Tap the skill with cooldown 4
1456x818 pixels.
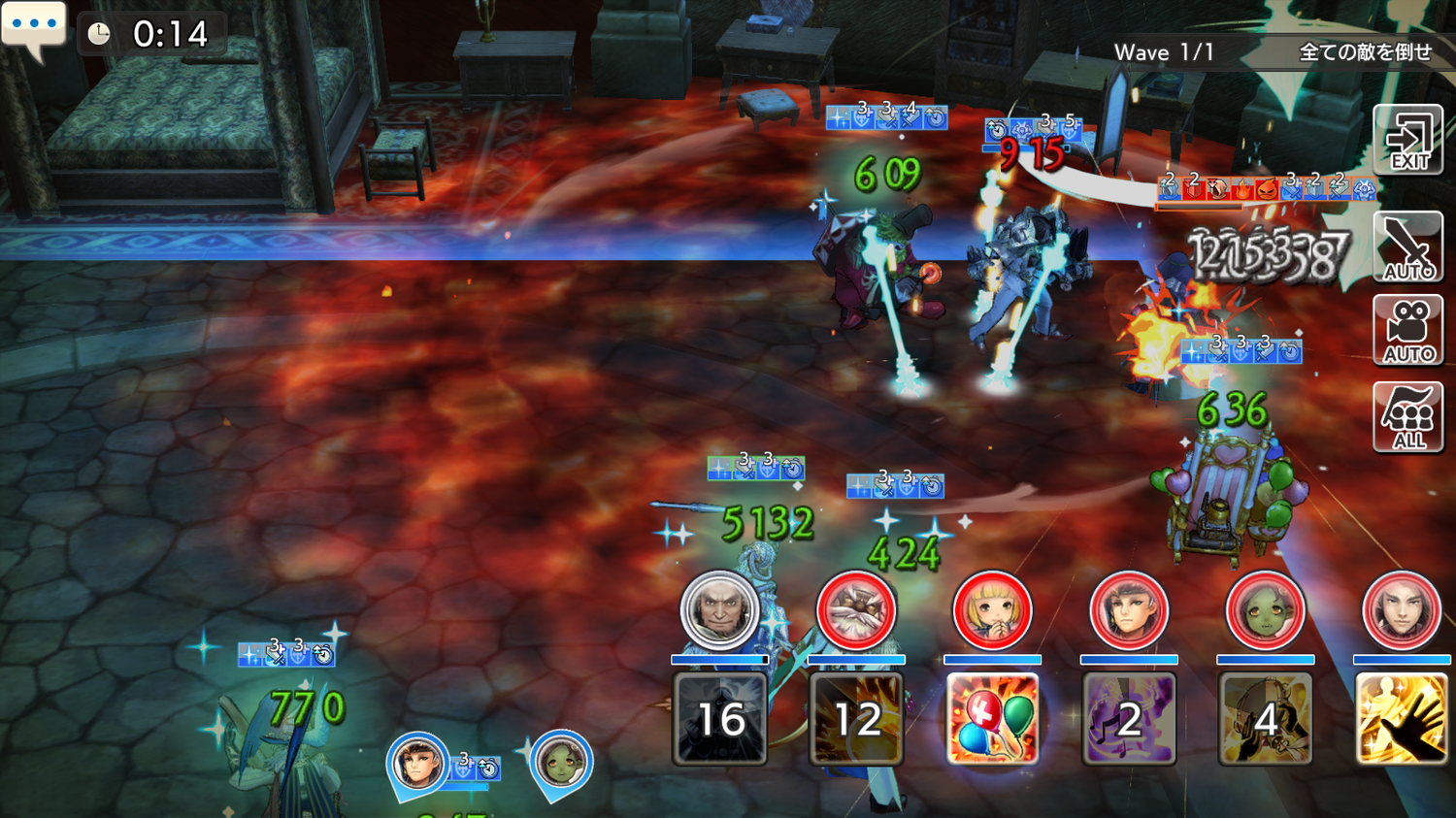(1265, 719)
